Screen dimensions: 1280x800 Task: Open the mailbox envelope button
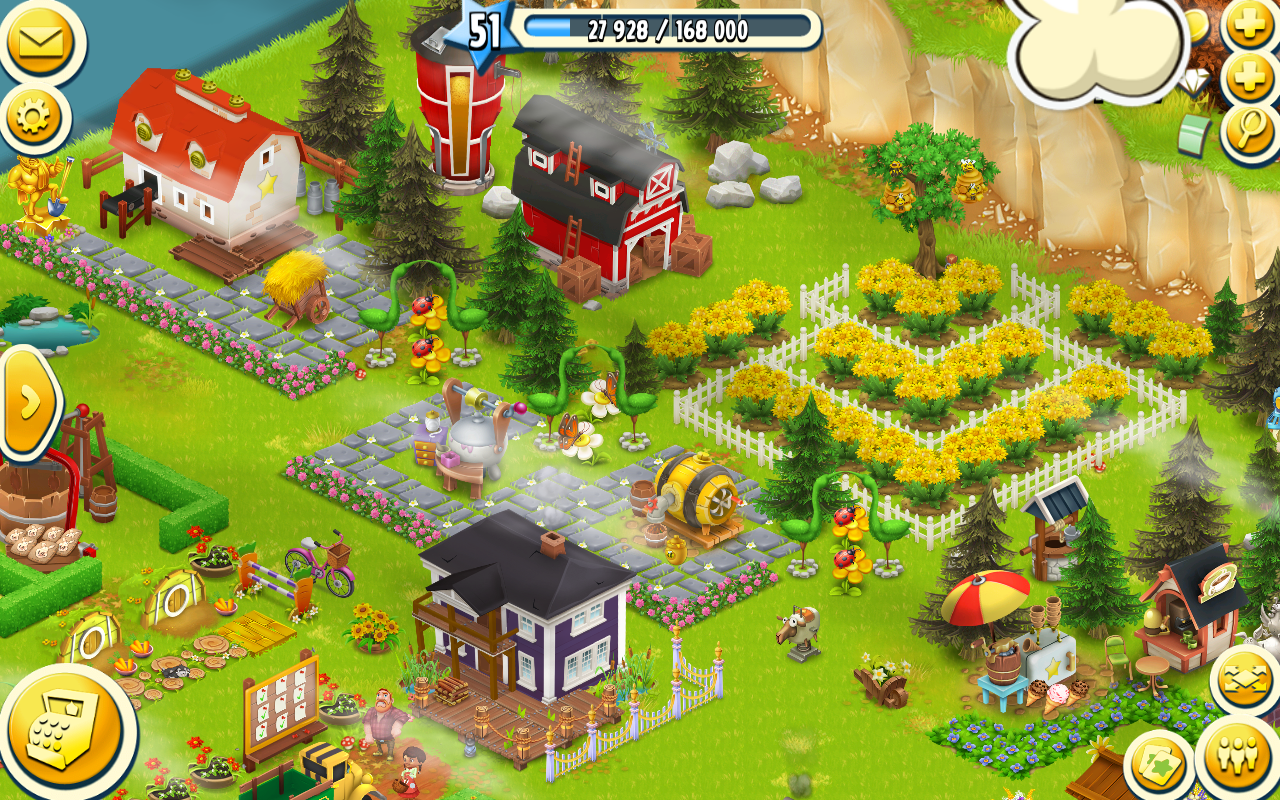(x=40, y=42)
